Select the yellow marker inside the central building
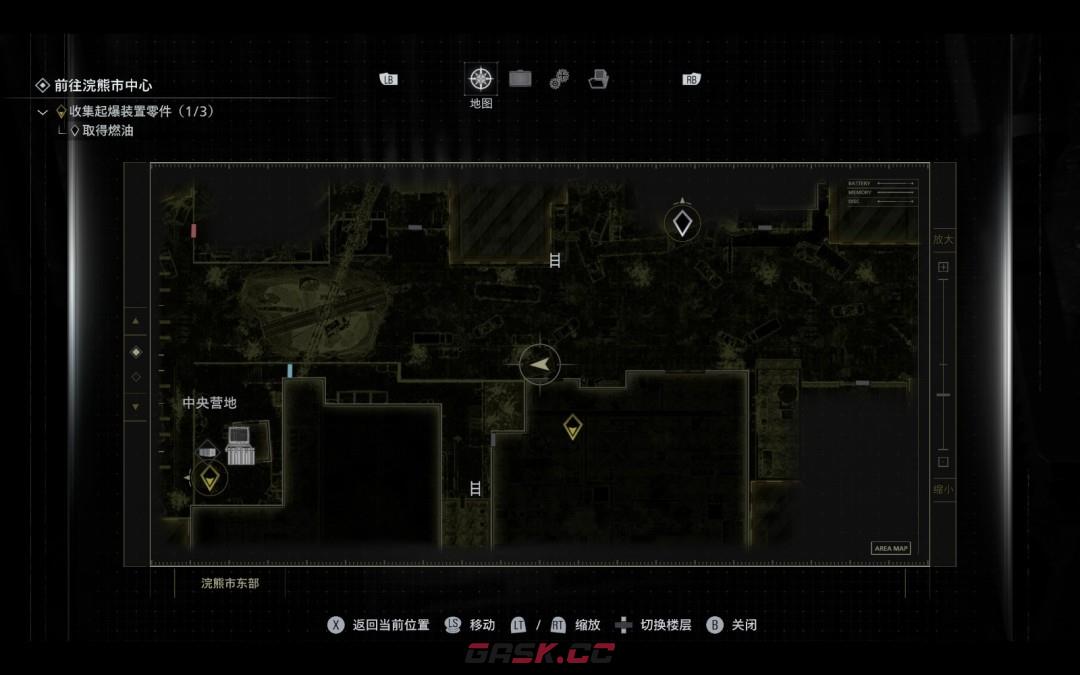Image resolution: width=1080 pixels, height=675 pixels. 572,427
